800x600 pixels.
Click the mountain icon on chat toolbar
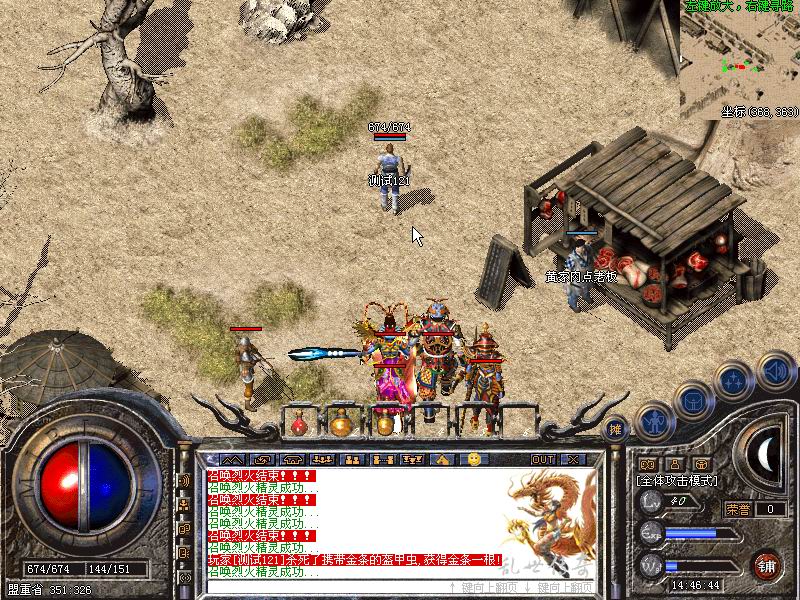(235, 459)
